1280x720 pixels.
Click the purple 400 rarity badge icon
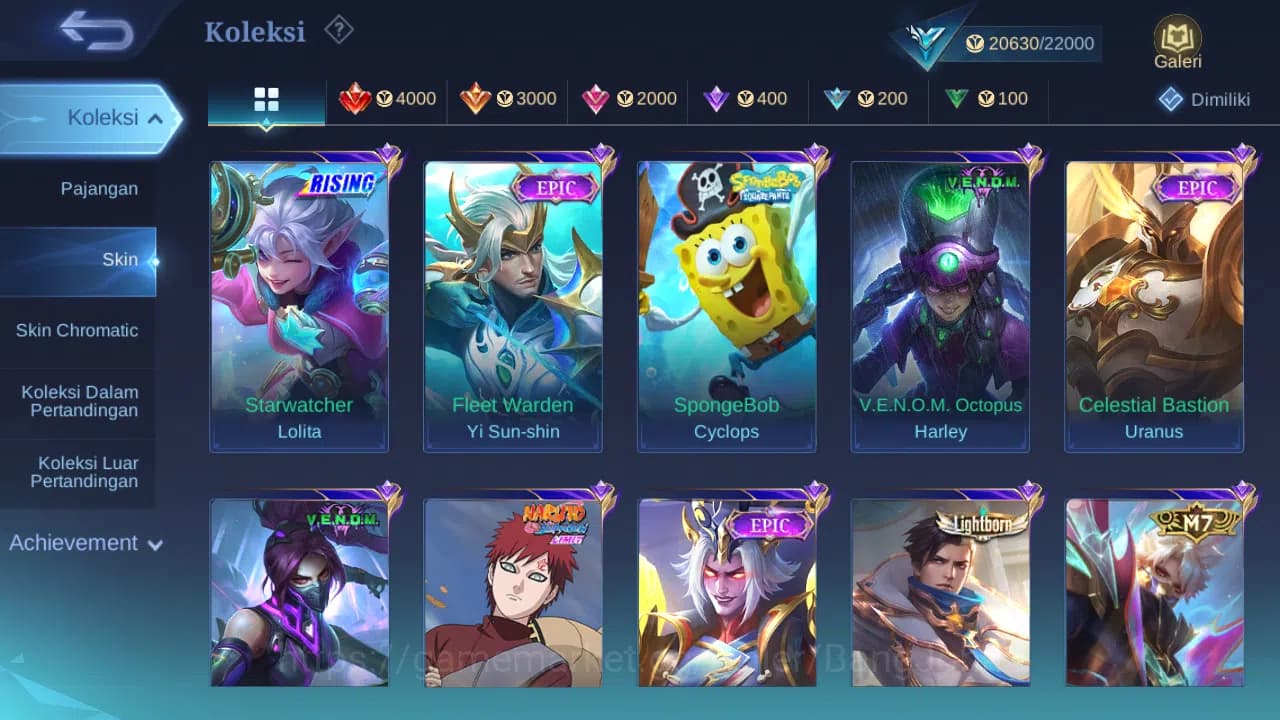[x=718, y=99]
